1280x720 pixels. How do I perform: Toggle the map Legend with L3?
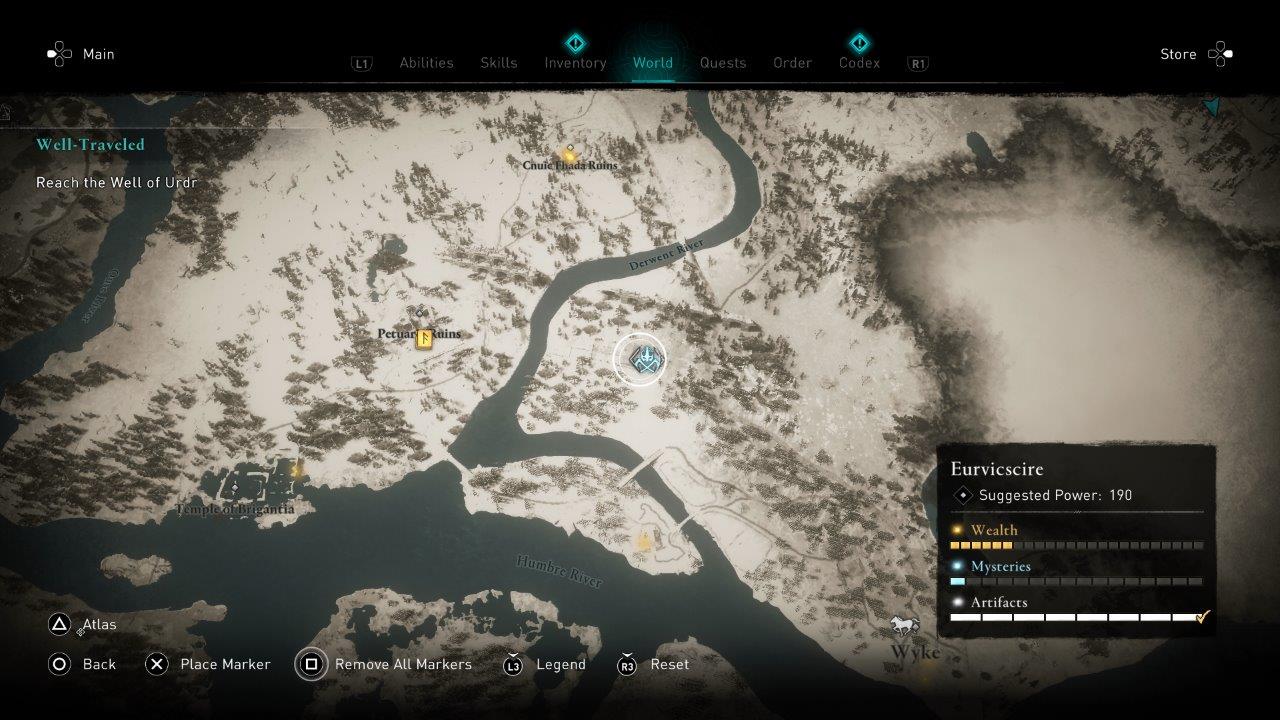[513, 664]
